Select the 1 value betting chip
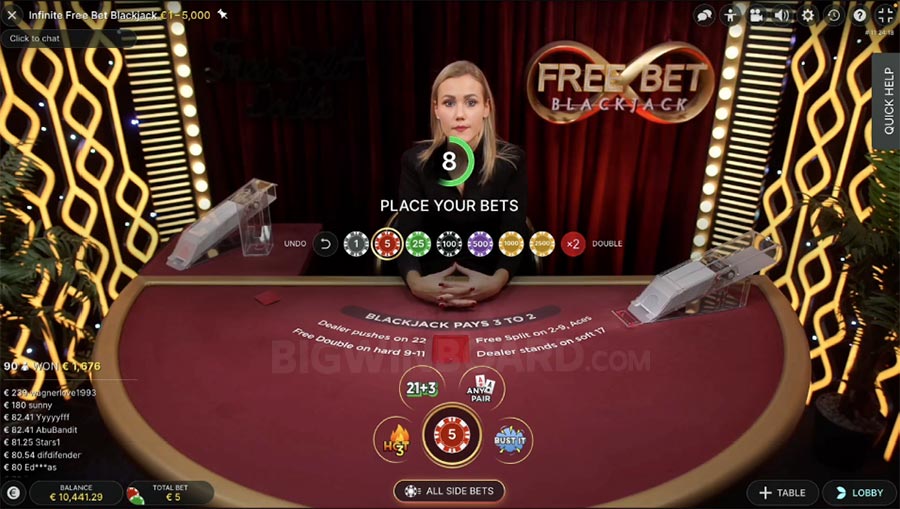This screenshot has height=509, width=900. click(x=356, y=243)
